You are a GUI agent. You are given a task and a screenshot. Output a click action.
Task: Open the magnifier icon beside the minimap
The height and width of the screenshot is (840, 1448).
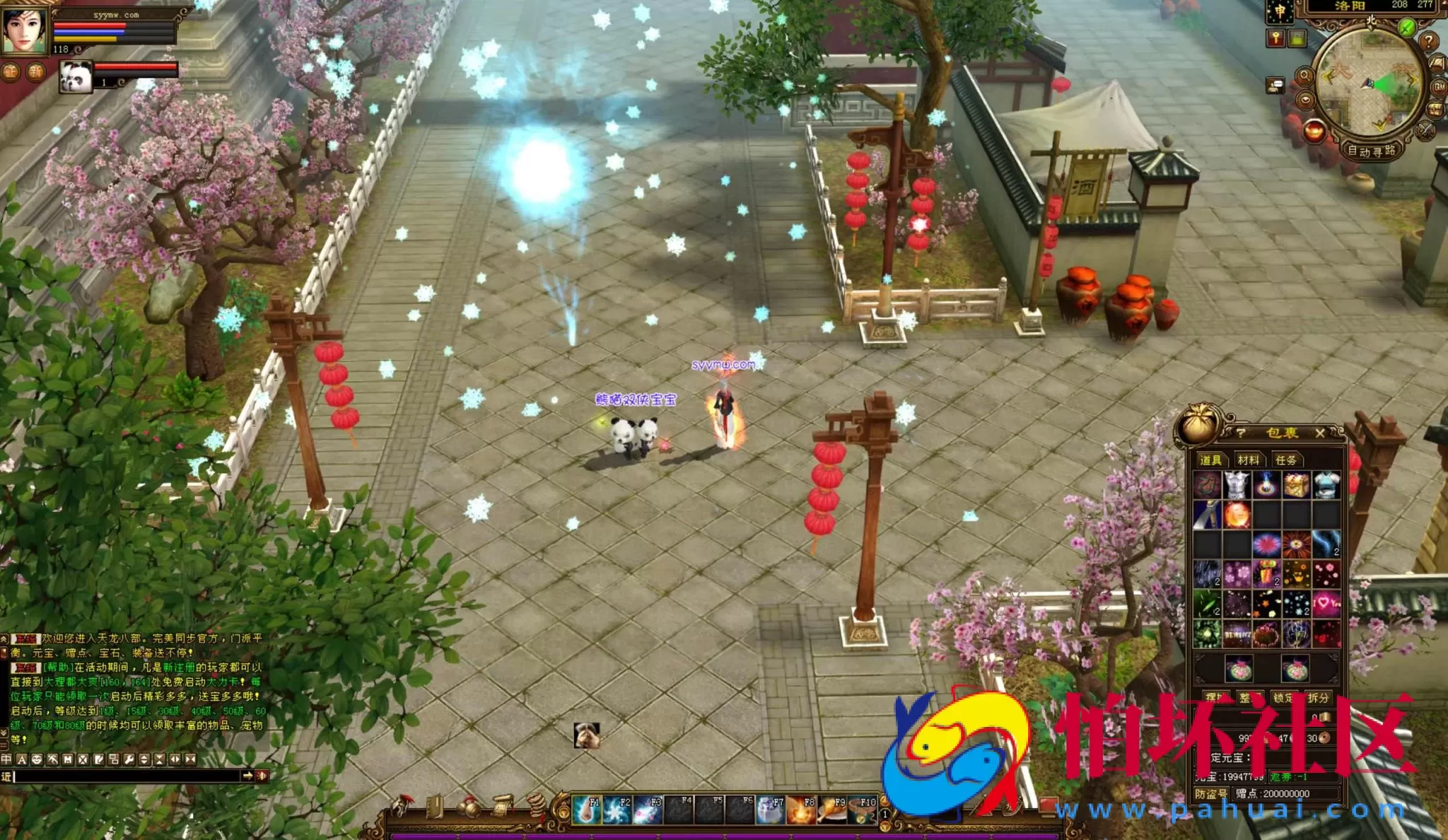coord(1305,76)
